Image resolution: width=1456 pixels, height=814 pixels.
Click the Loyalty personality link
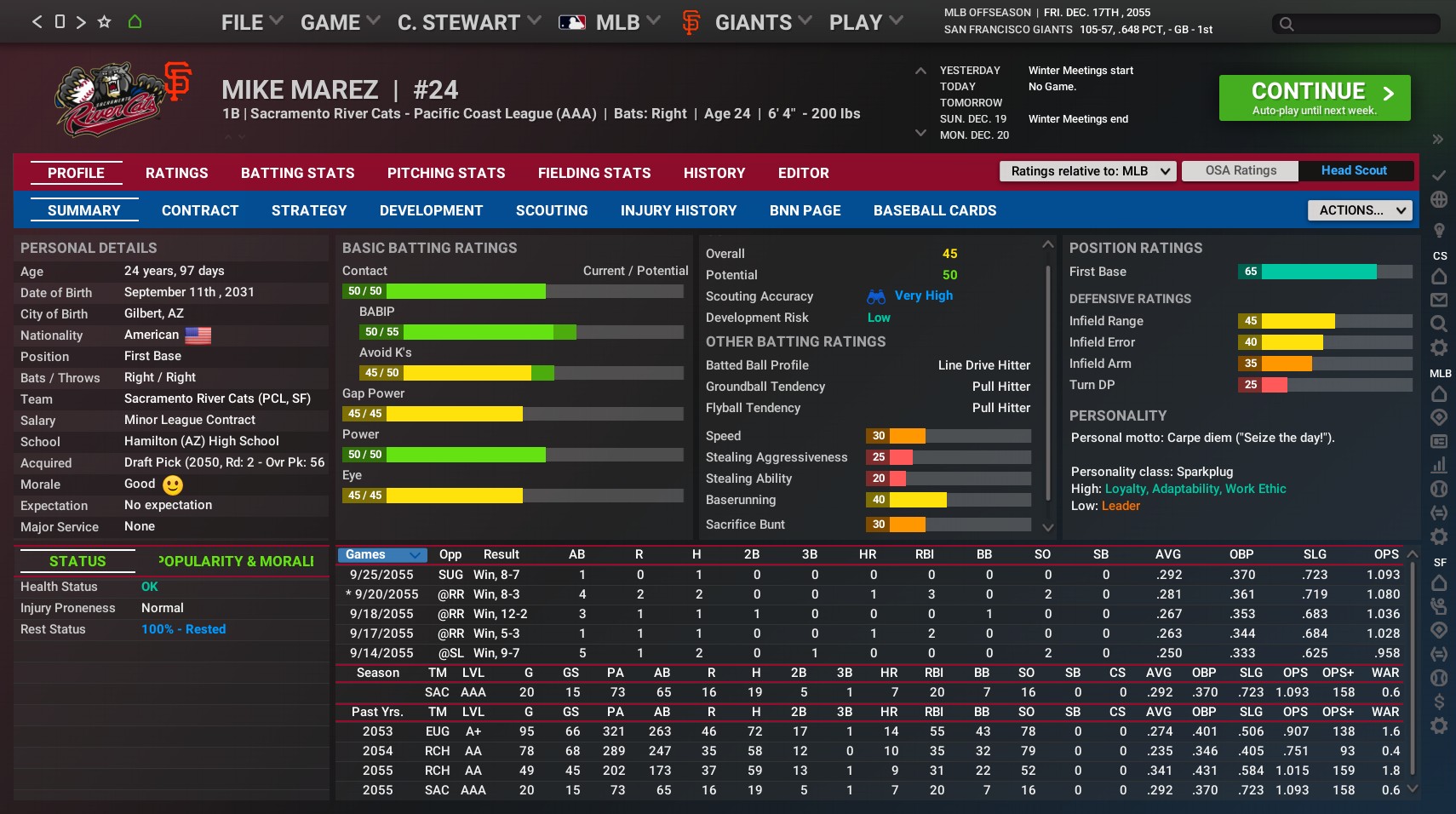[x=1124, y=489]
